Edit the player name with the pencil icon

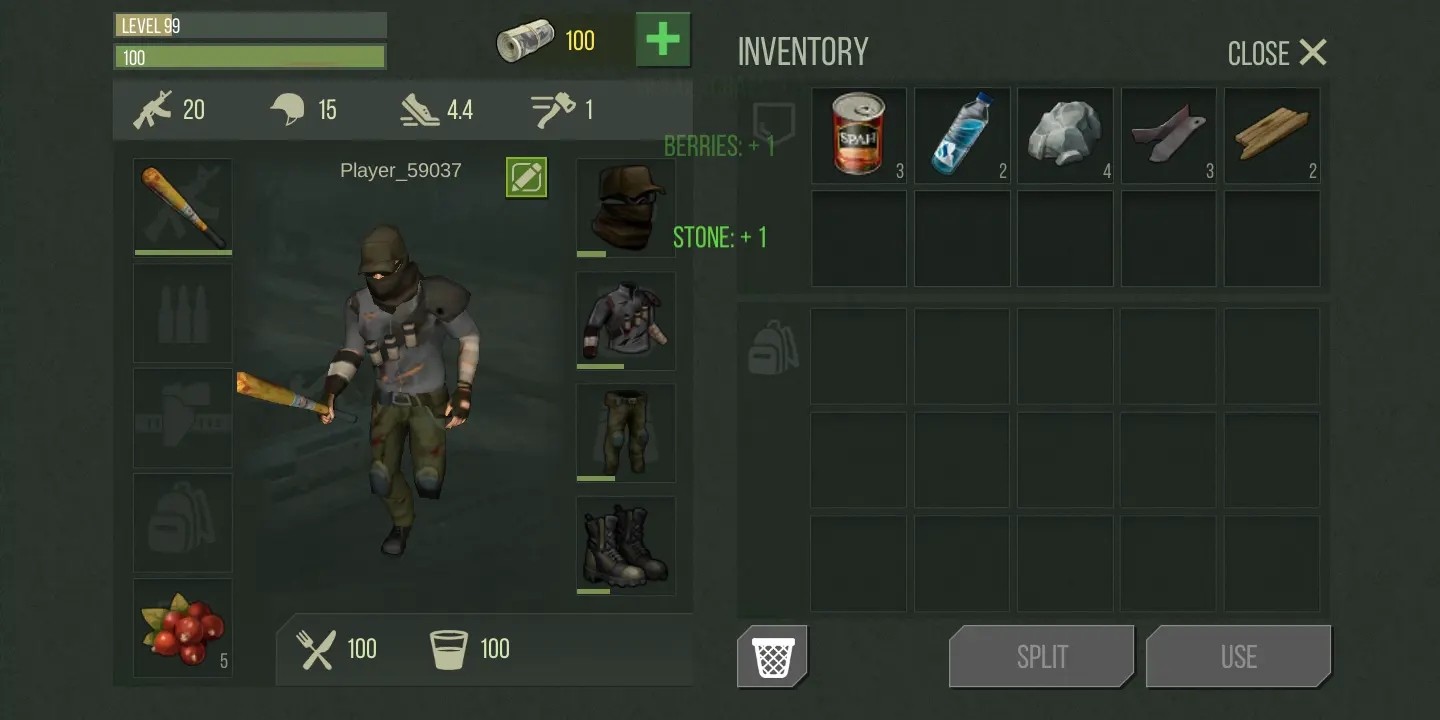[x=526, y=177]
